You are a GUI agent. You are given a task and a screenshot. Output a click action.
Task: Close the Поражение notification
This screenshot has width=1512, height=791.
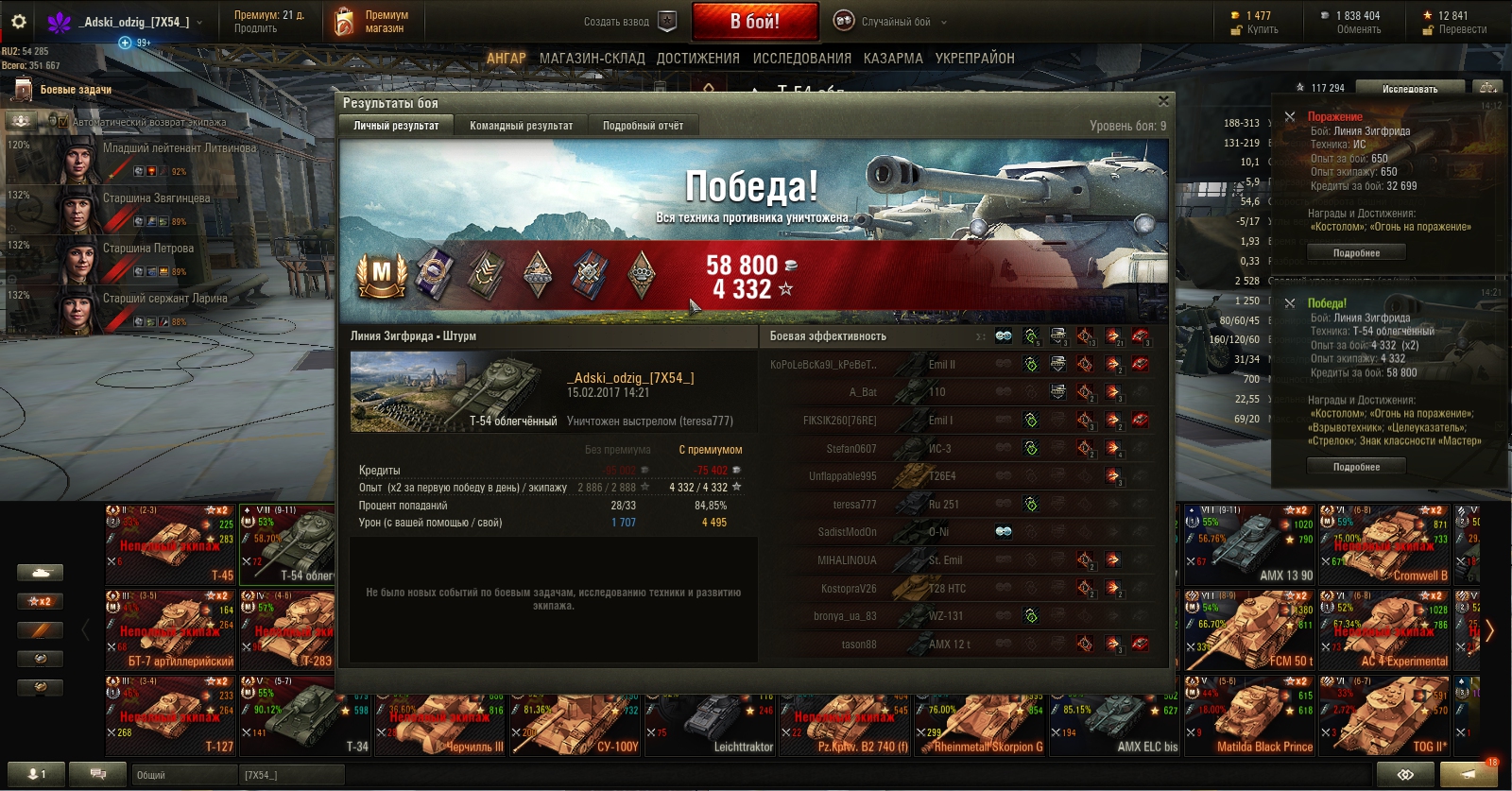click(x=1290, y=116)
